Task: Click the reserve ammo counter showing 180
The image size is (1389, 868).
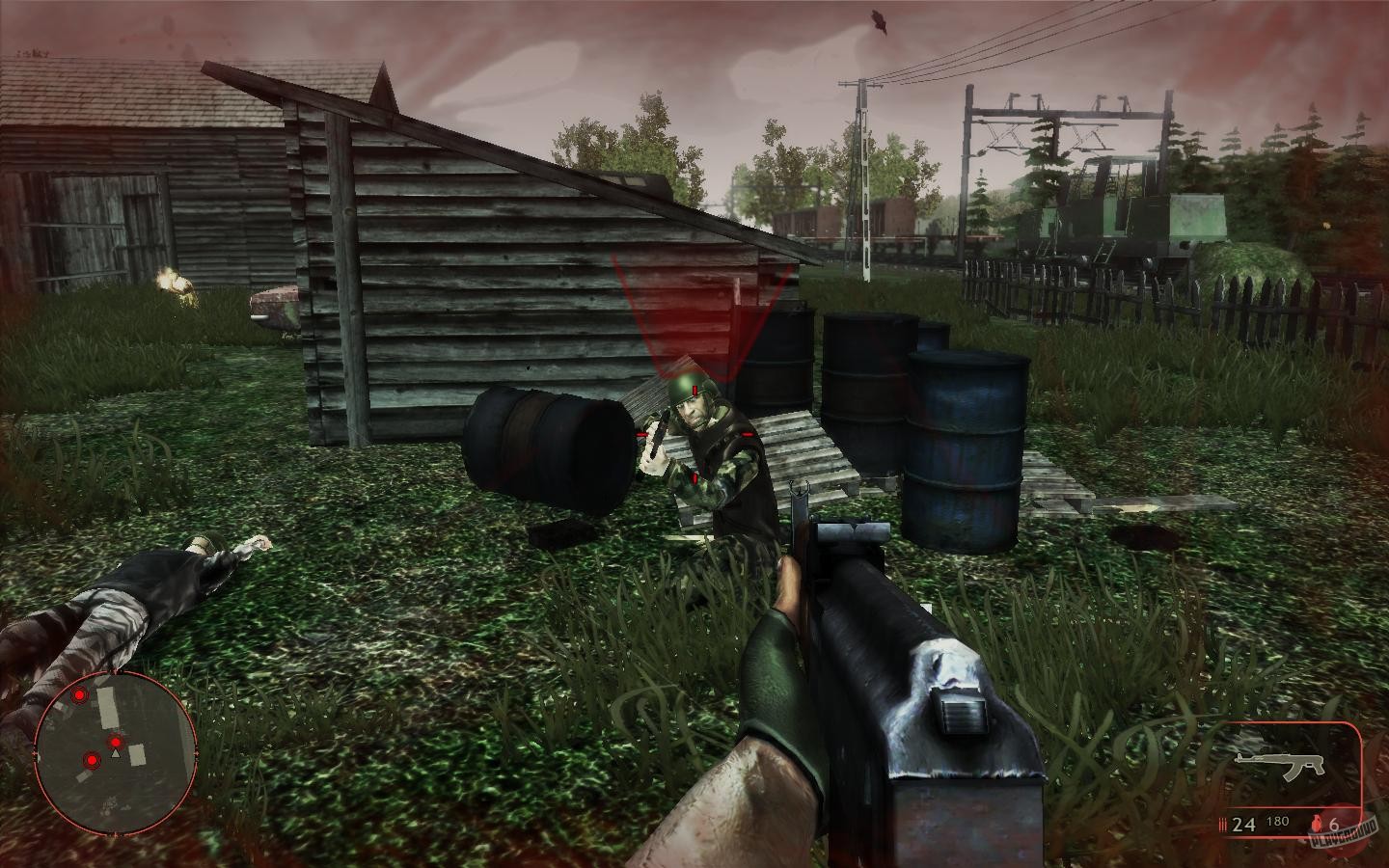Action: click(x=1278, y=822)
